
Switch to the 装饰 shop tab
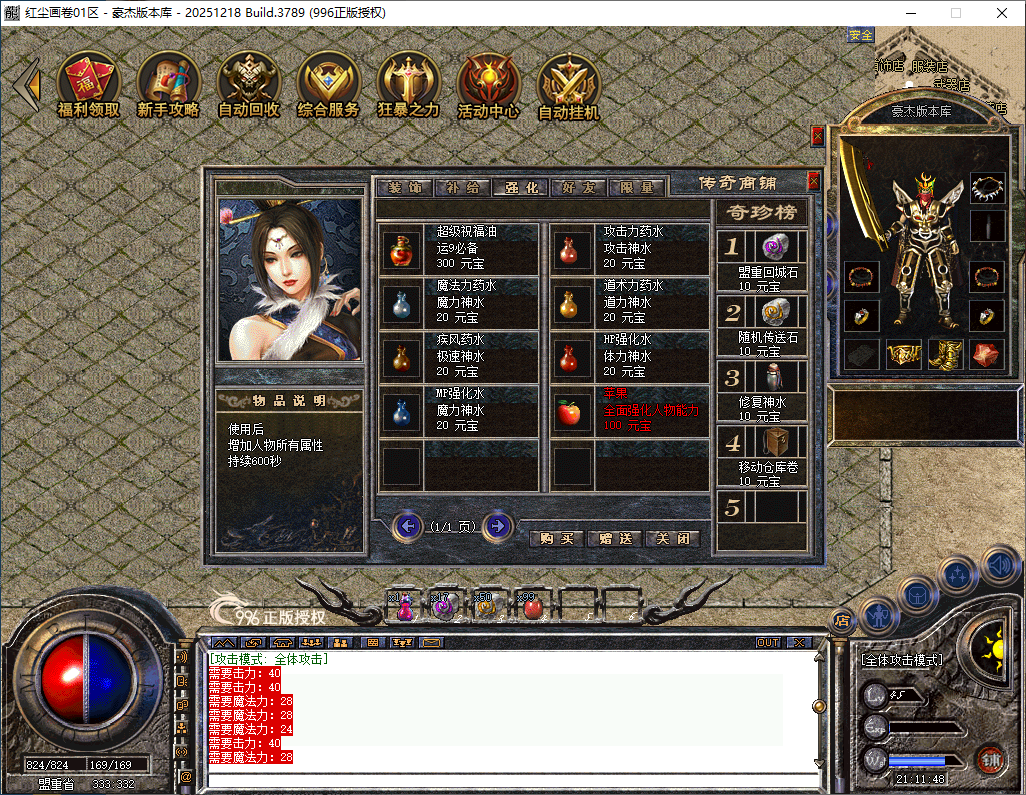coord(404,187)
